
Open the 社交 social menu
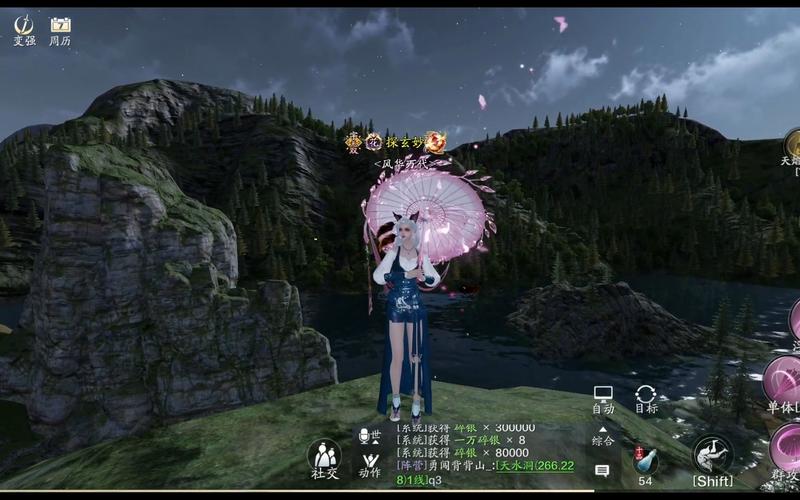click(324, 458)
